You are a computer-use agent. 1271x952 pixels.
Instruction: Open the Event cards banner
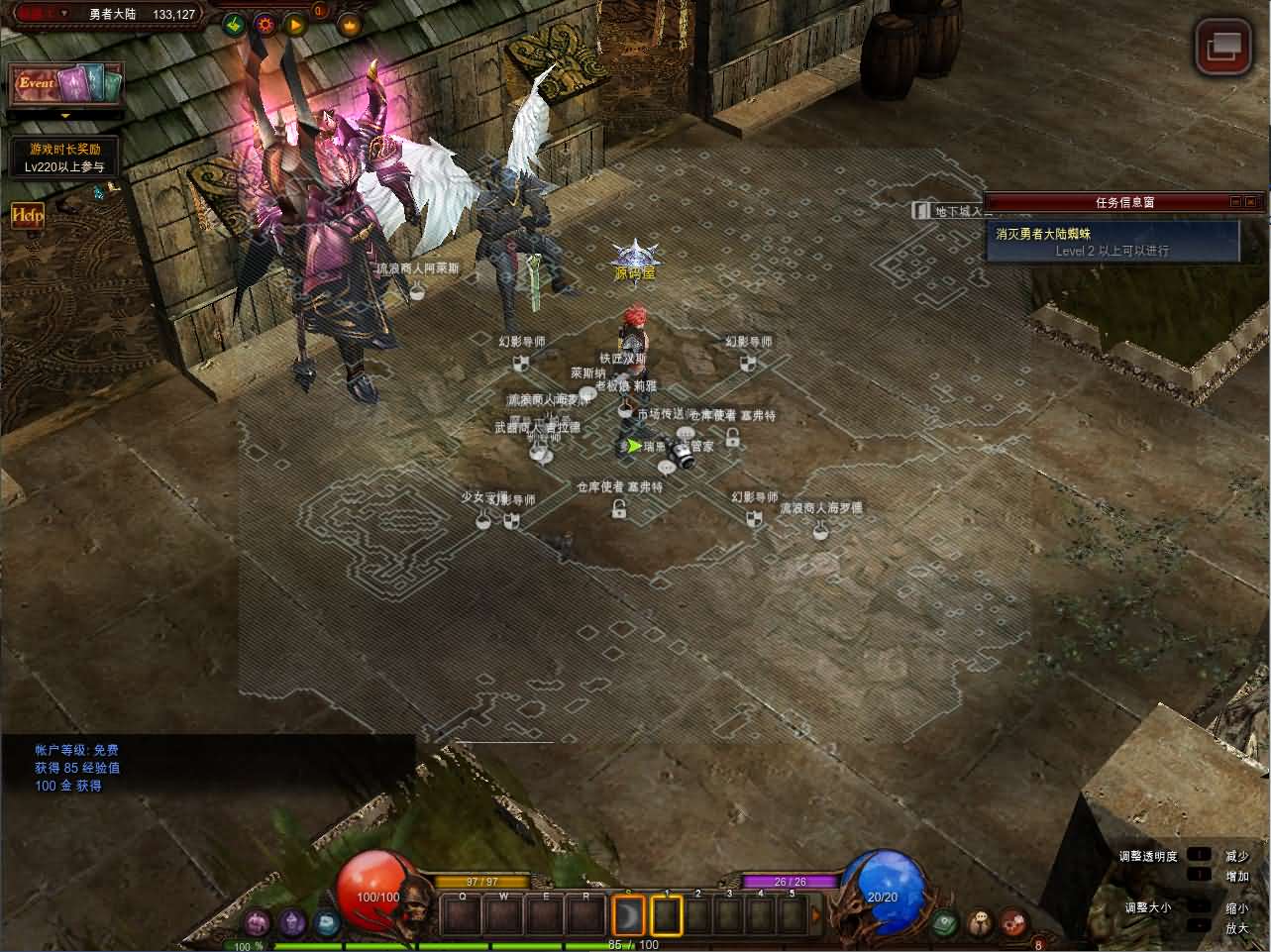(x=67, y=84)
